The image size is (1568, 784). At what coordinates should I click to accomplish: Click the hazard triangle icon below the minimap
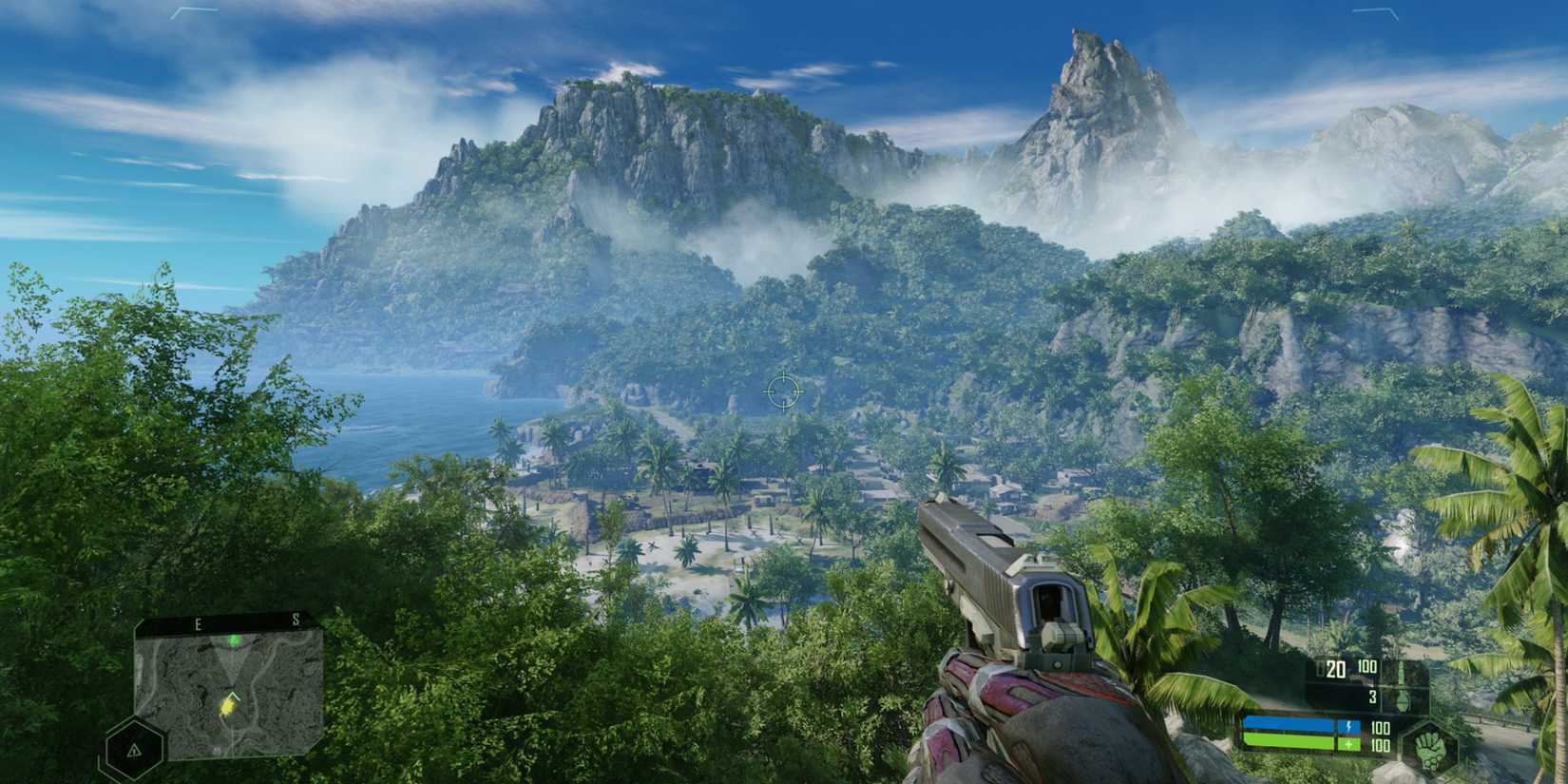click(133, 750)
